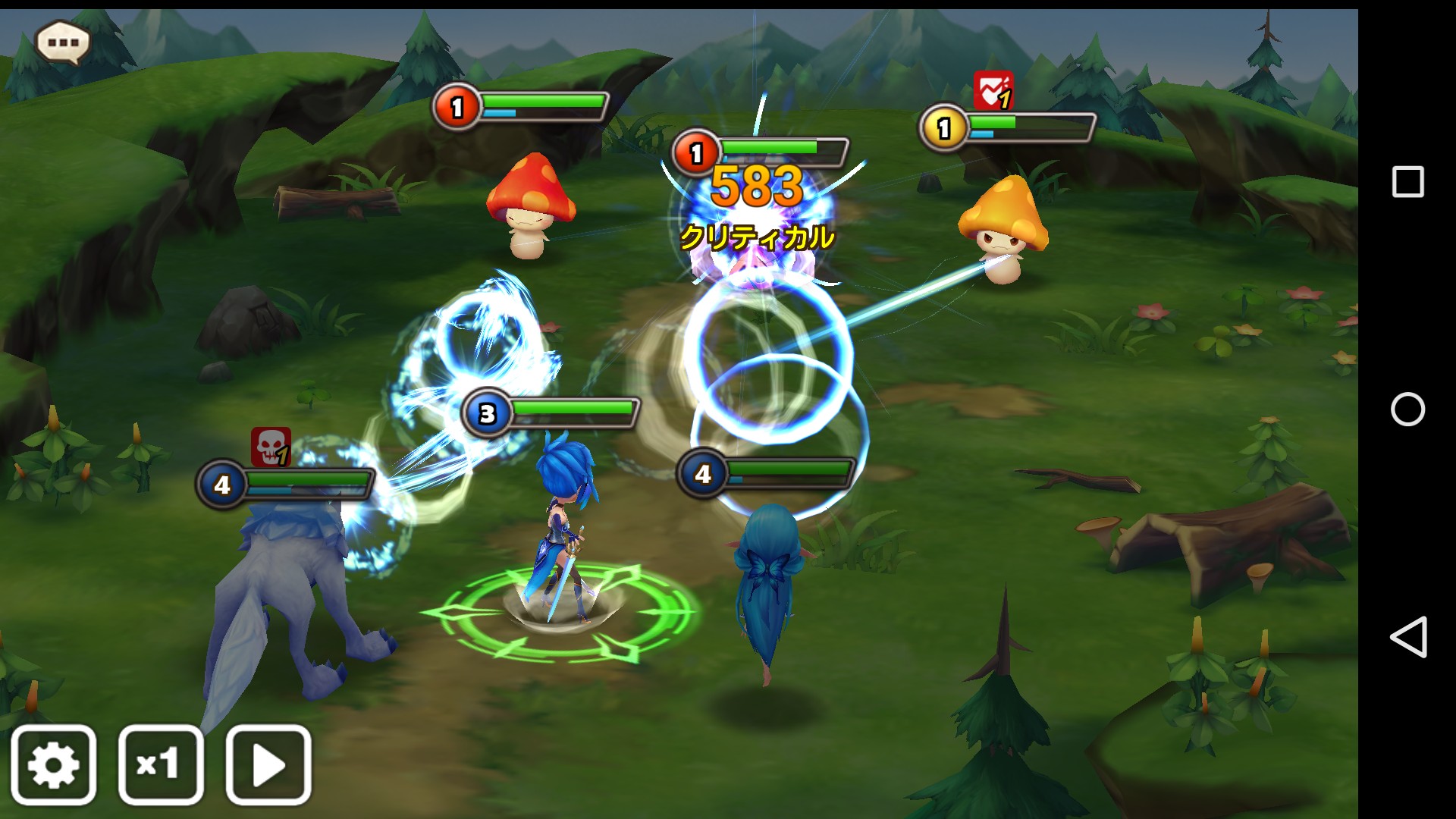Open the gear settings menu

point(54,764)
